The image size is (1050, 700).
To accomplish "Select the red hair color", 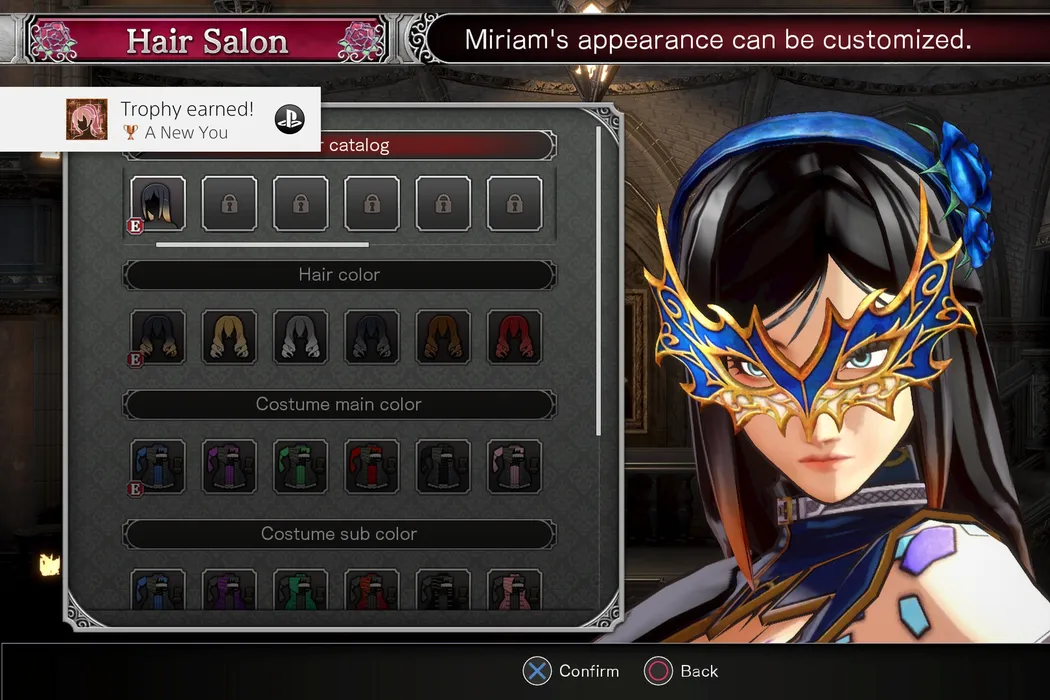I will (x=514, y=336).
